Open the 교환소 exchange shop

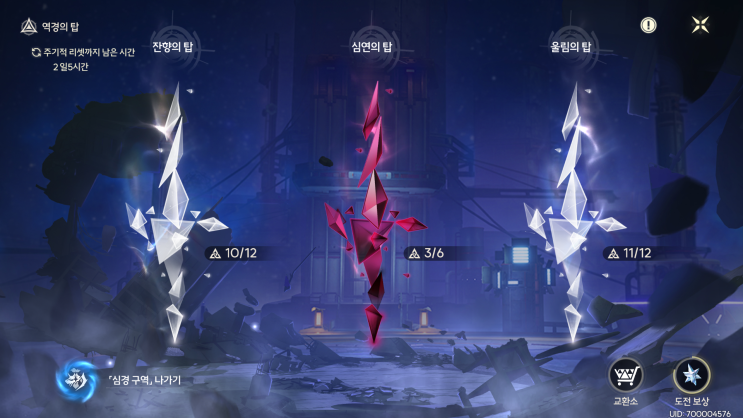pos(625,375)
